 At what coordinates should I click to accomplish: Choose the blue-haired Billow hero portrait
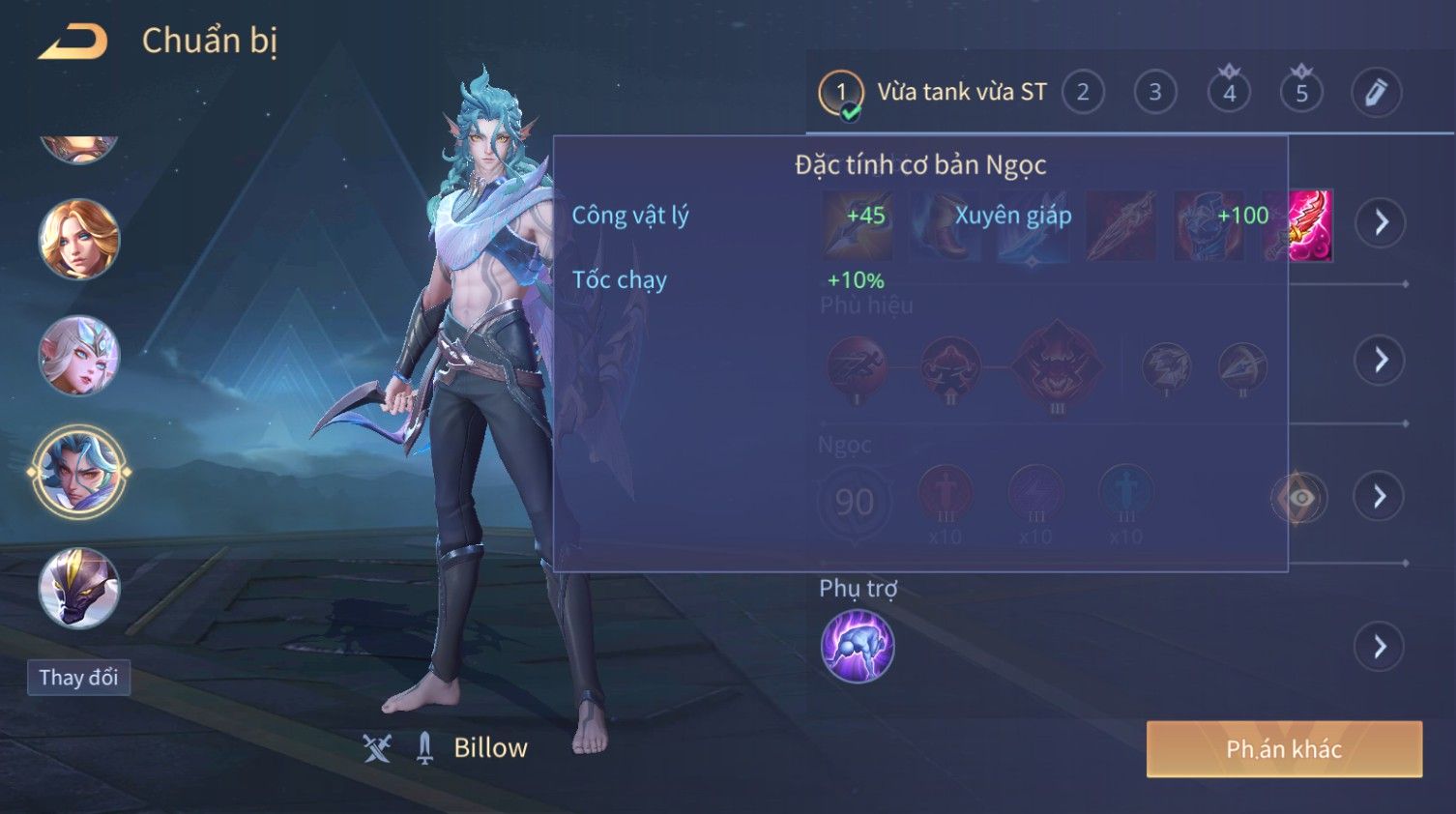point(78,472)
